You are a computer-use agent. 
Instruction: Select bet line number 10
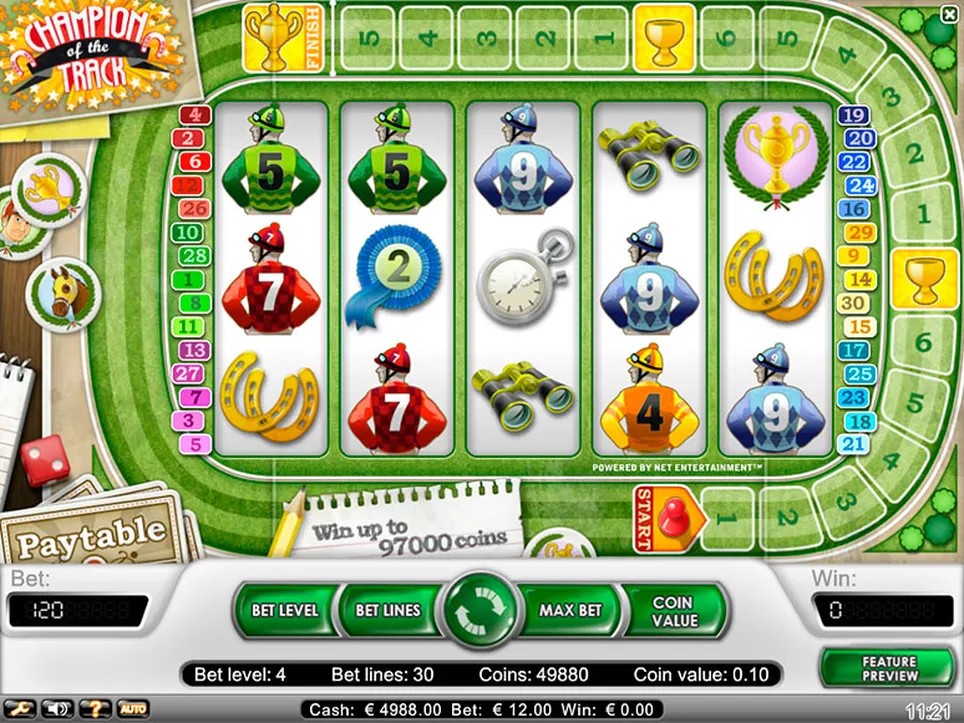coord(188,233)
